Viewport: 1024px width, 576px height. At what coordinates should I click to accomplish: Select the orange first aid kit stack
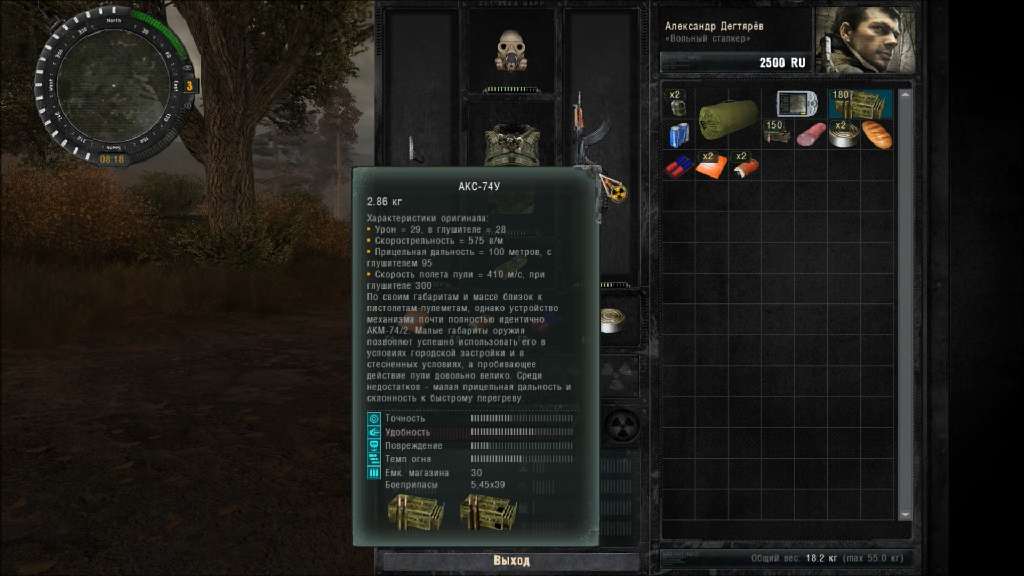click(x=709, y=166)
